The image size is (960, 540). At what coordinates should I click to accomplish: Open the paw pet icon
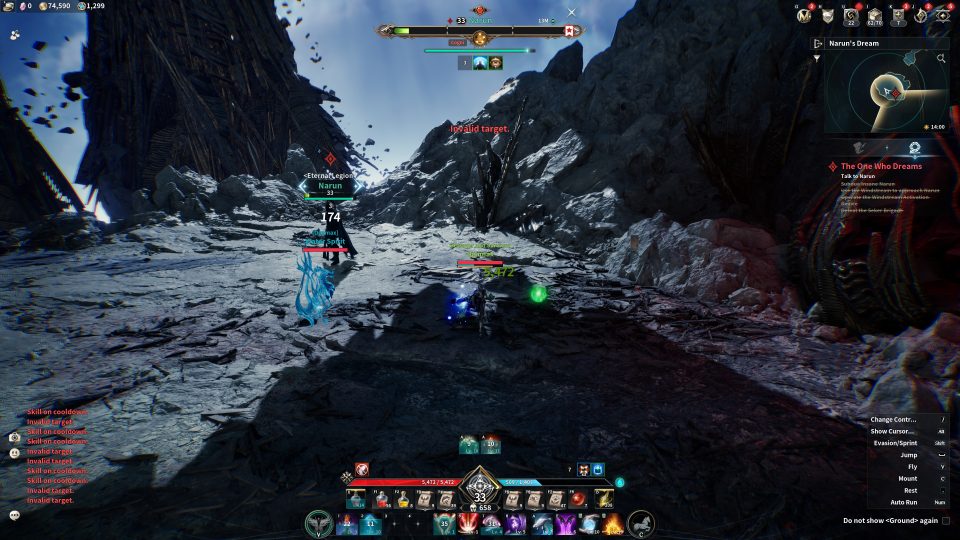15,34
